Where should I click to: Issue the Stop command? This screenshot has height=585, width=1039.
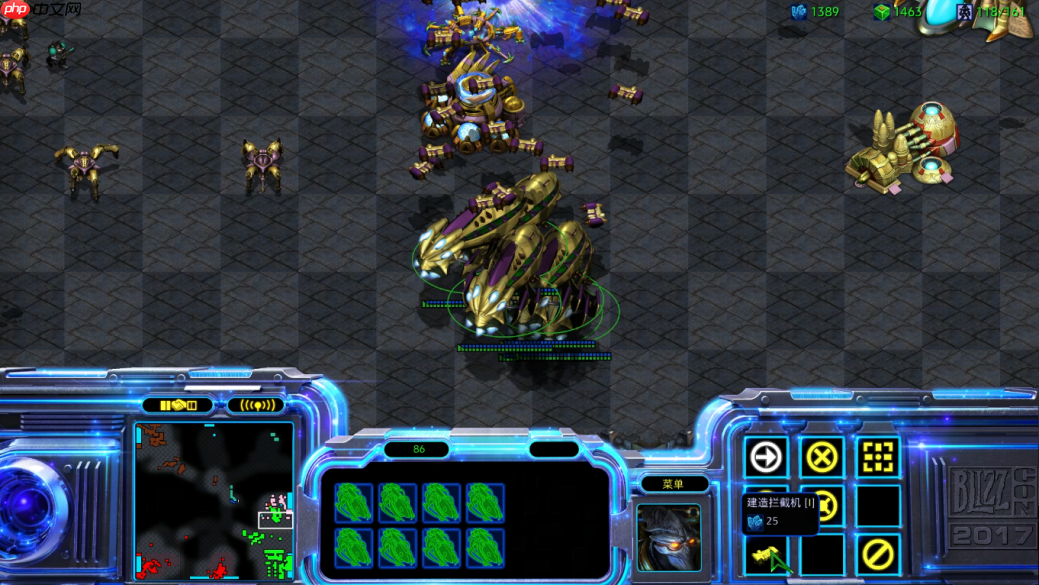822,458
